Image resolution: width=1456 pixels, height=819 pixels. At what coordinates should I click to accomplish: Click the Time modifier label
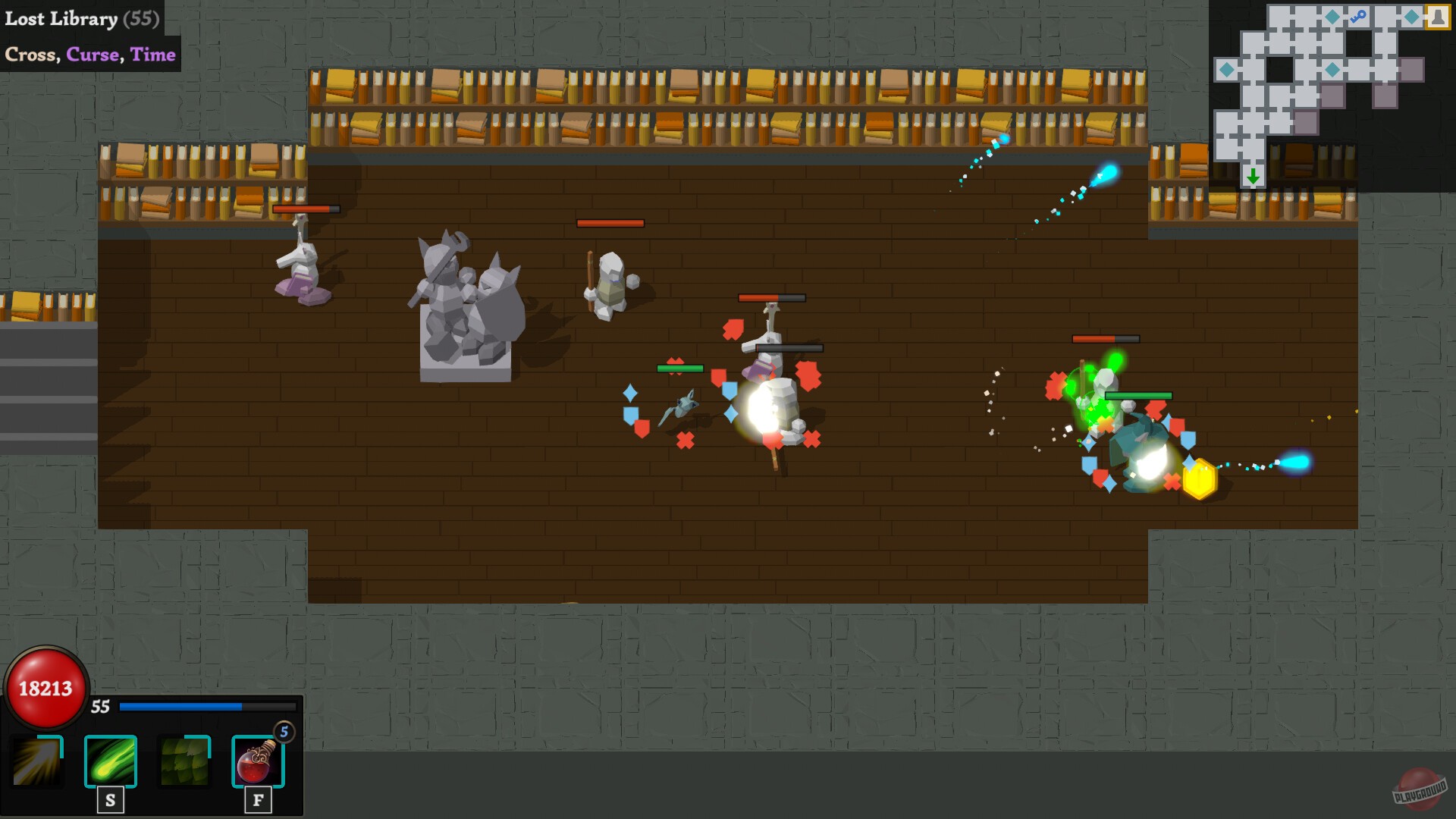(x=153, y=54)
